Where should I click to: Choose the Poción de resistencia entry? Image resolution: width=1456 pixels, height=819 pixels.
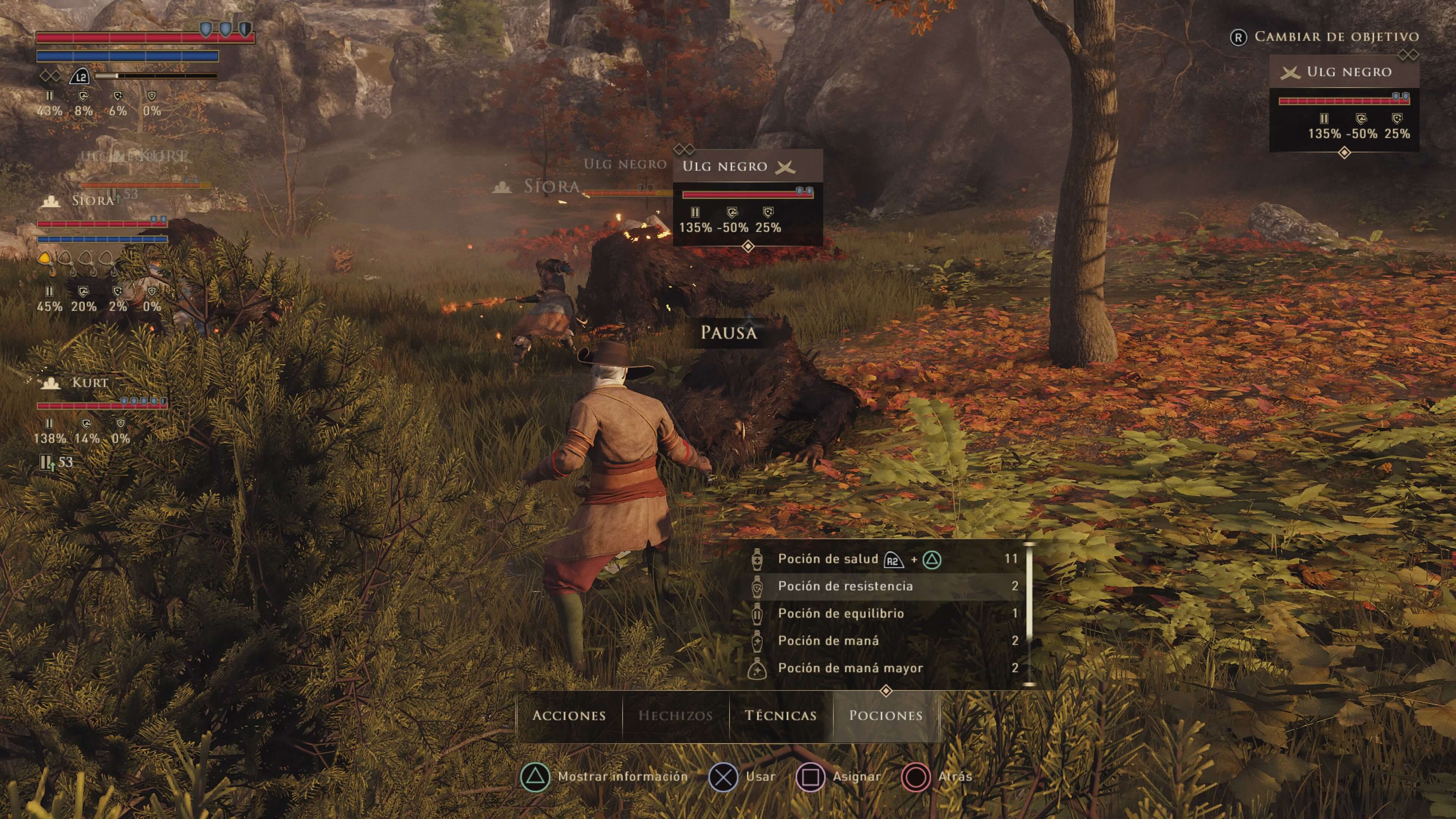[845, 586]
